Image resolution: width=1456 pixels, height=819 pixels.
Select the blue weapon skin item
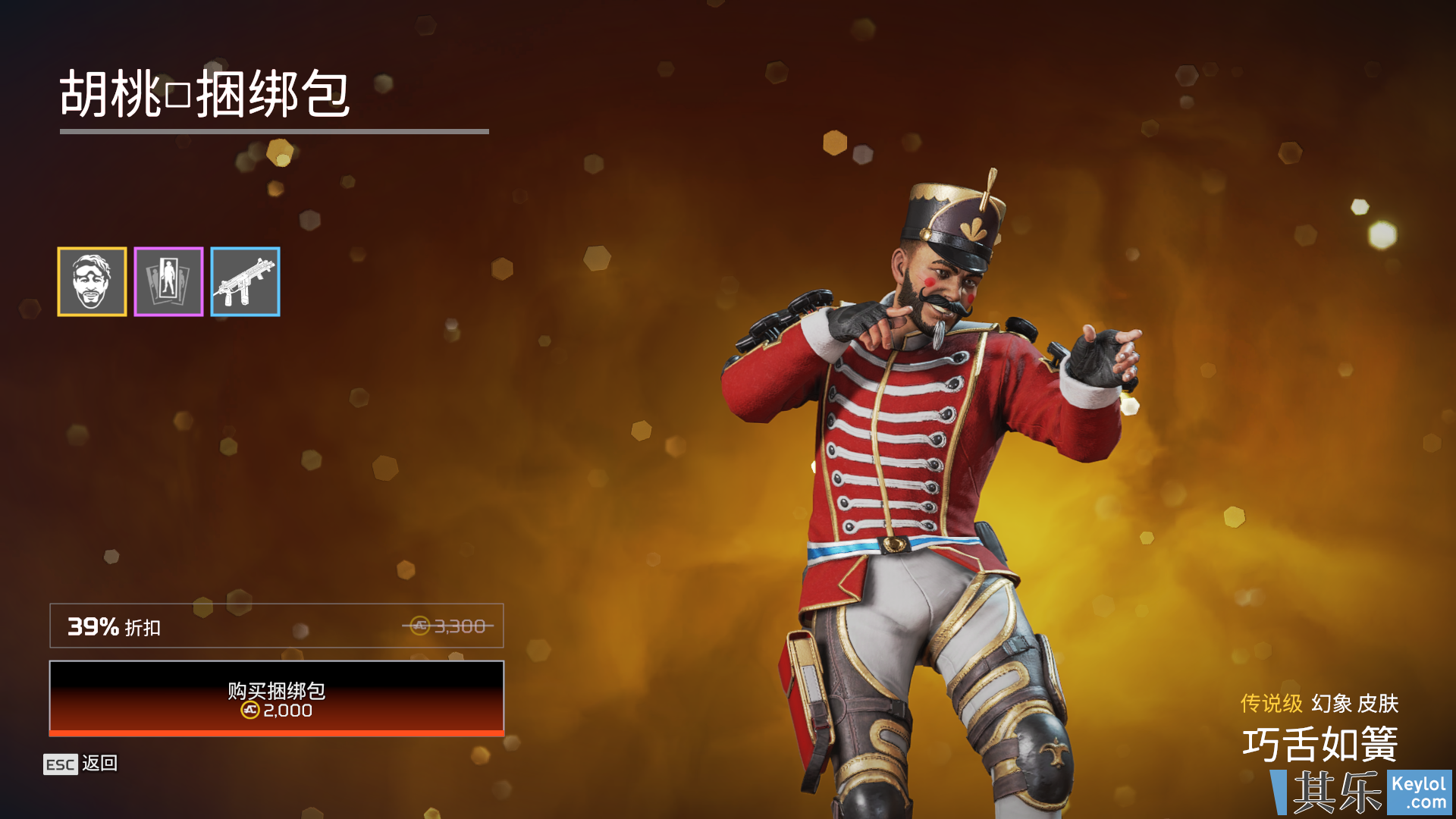coord(245,281)
